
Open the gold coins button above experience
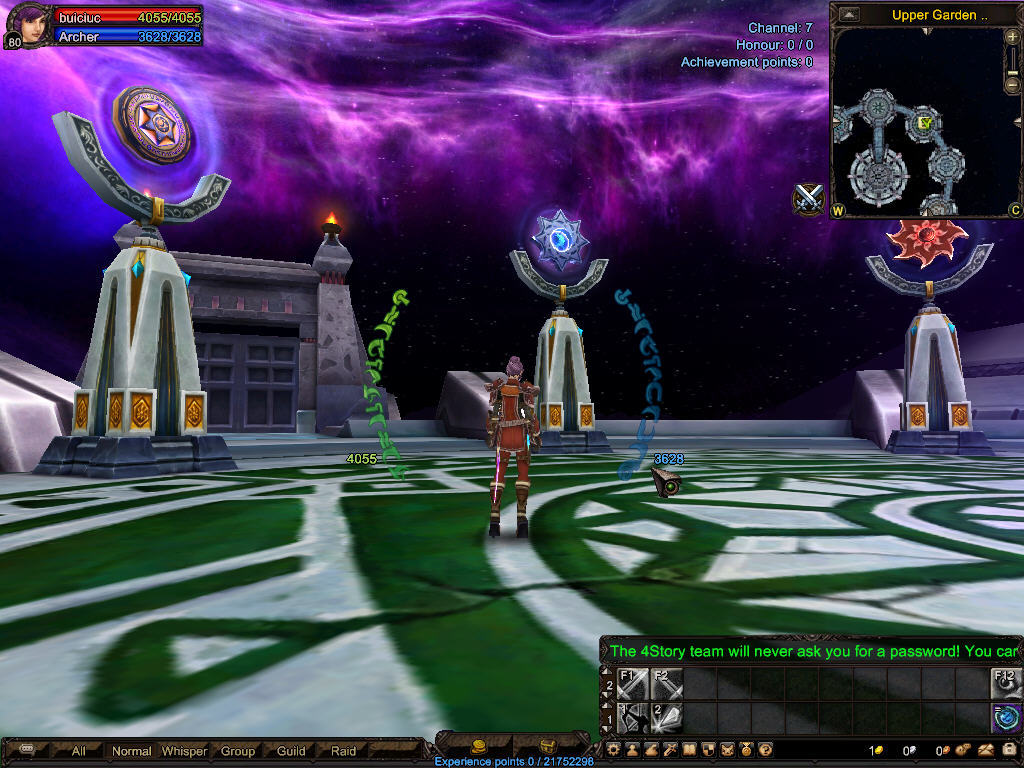point(479,745)
